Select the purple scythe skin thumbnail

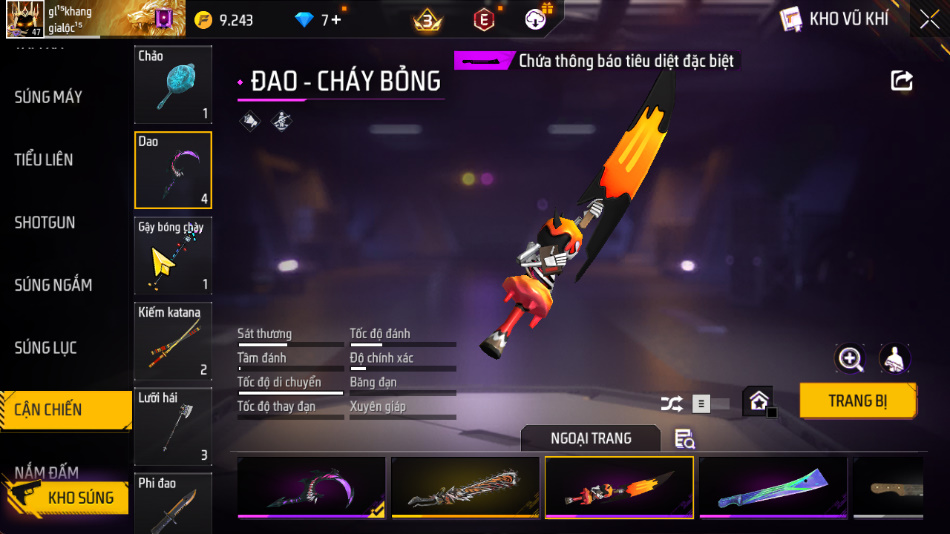pyautogui.click(x=311, y=488)
